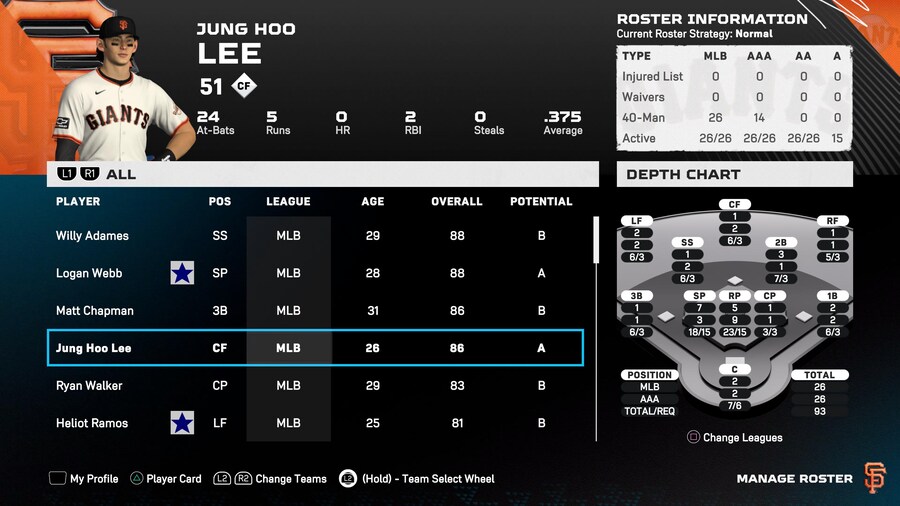Sort players by POS column header
The width and height of the screenshot is (900, 506).
220,201
